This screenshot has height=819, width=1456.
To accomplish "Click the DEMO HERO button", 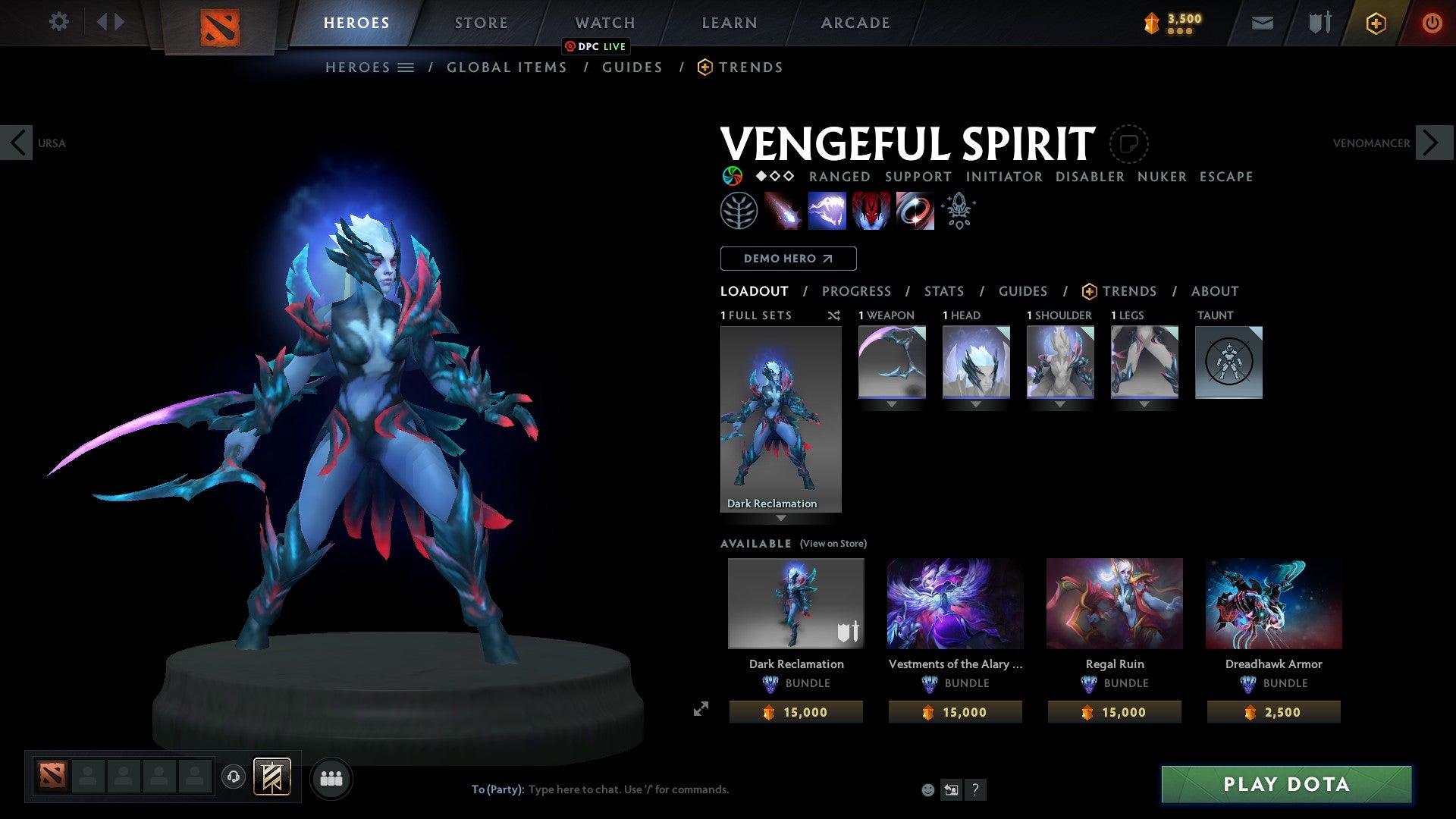I will pos(787,259).
